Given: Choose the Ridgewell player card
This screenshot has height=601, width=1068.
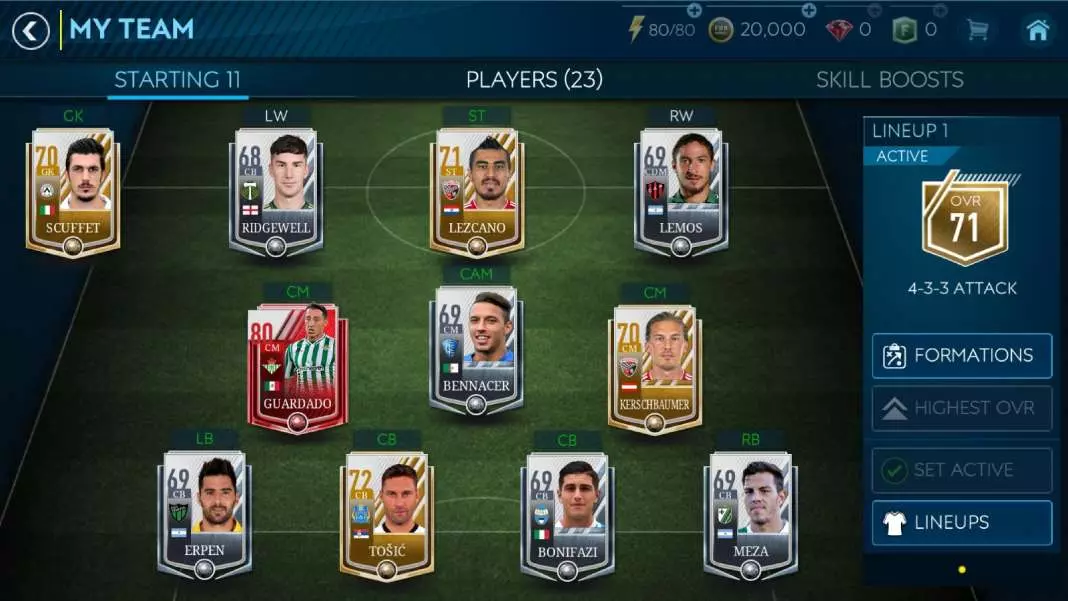Looking at the screenshot, I should (x=276, y=190).
